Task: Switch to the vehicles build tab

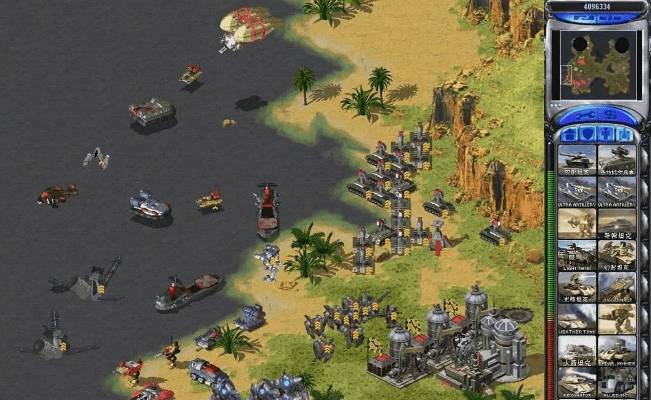Action: [x=622, y=134]
